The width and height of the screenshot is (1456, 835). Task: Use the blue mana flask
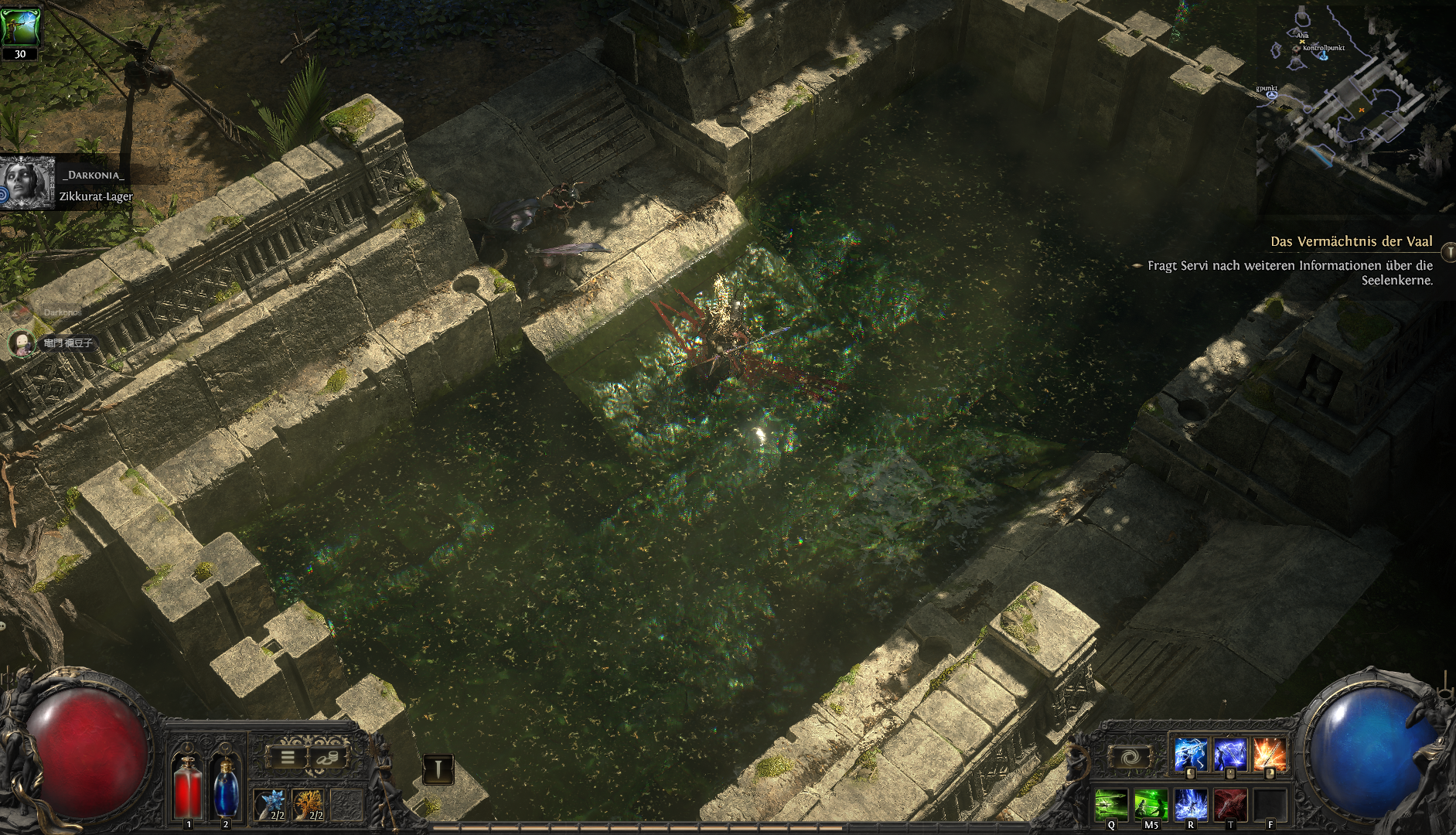click(x=225, y=787)
